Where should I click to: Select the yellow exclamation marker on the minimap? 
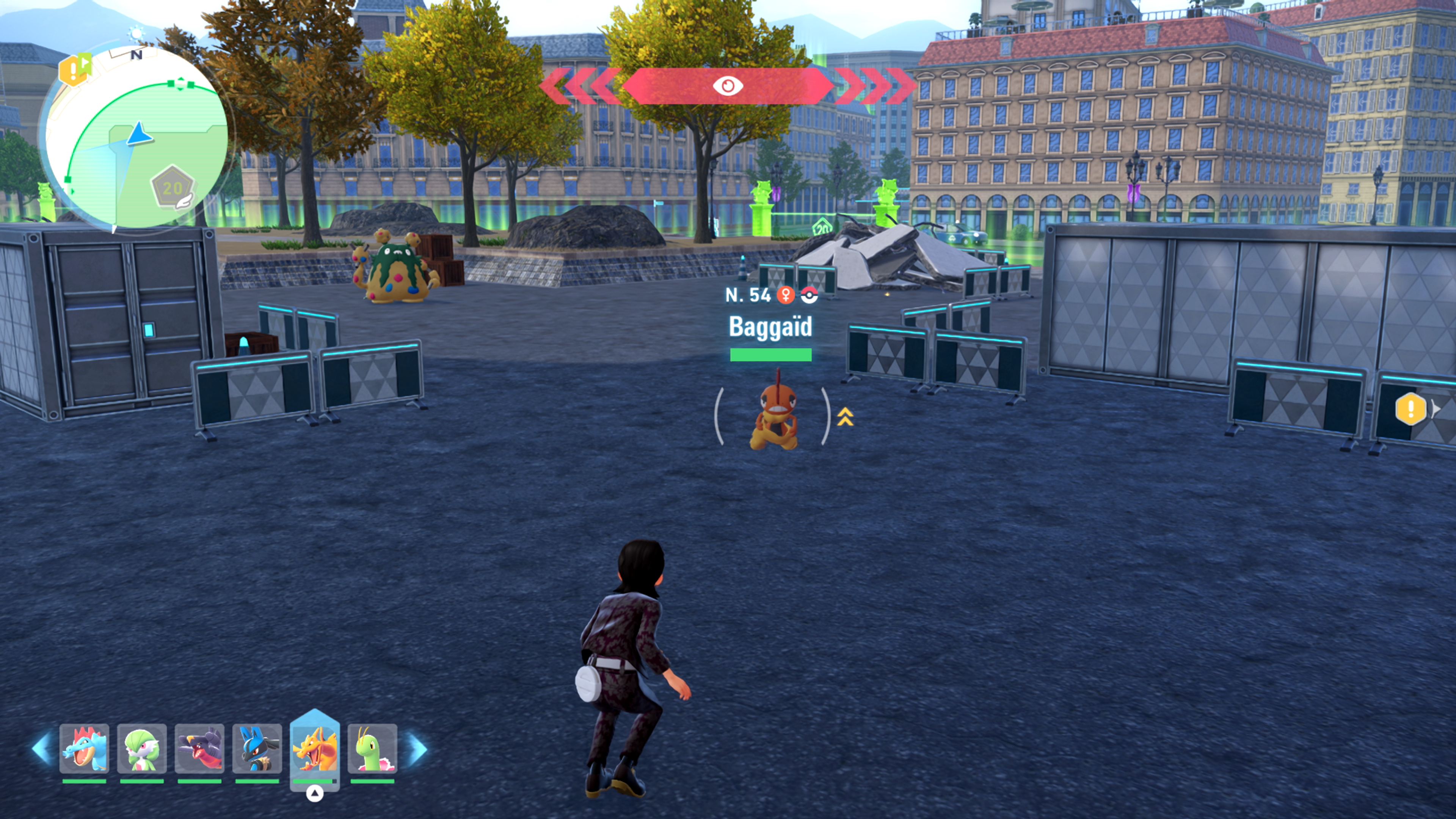point(74,70)
